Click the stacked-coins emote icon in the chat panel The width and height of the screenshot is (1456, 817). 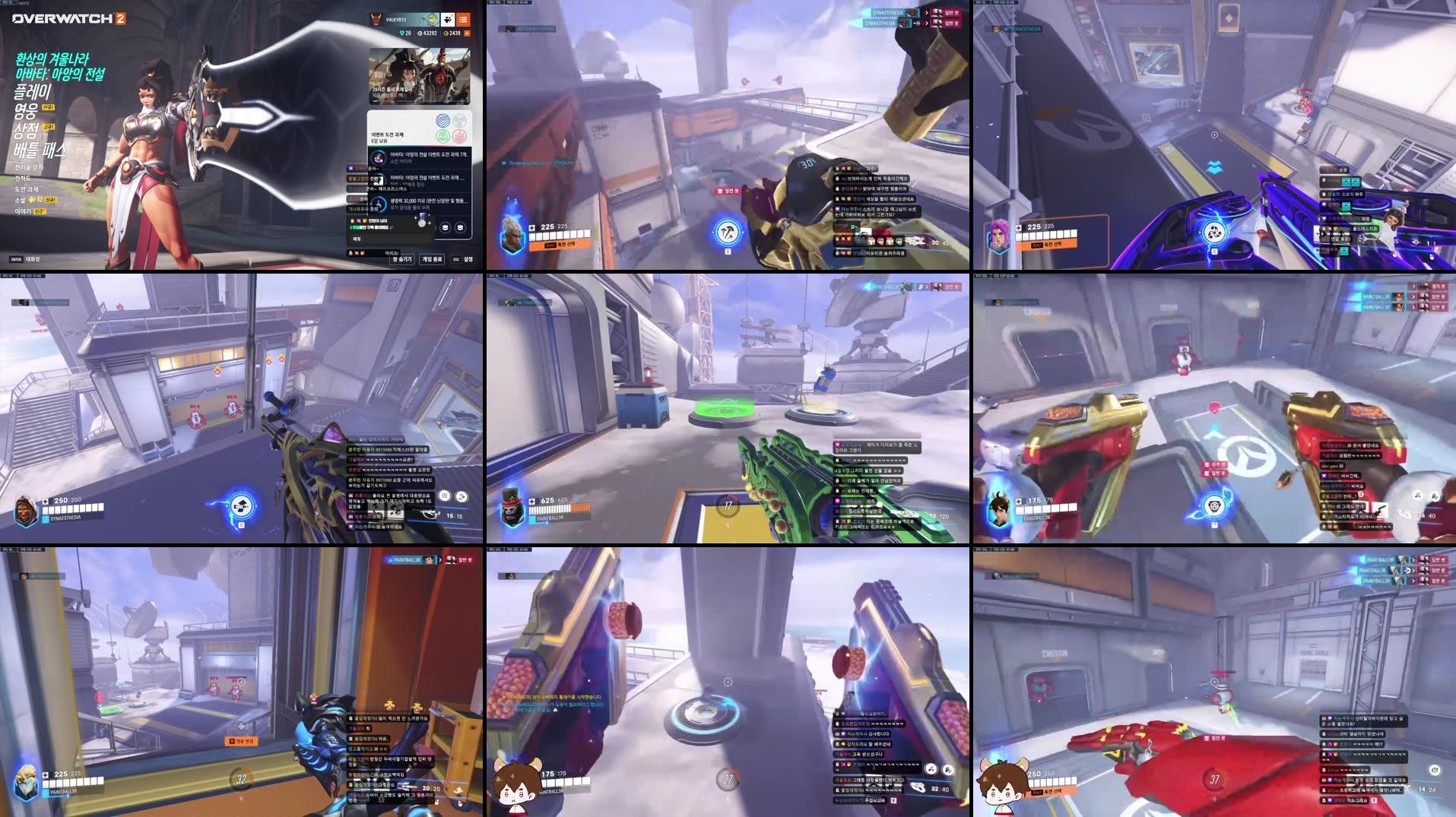click(x=445, y=226)
